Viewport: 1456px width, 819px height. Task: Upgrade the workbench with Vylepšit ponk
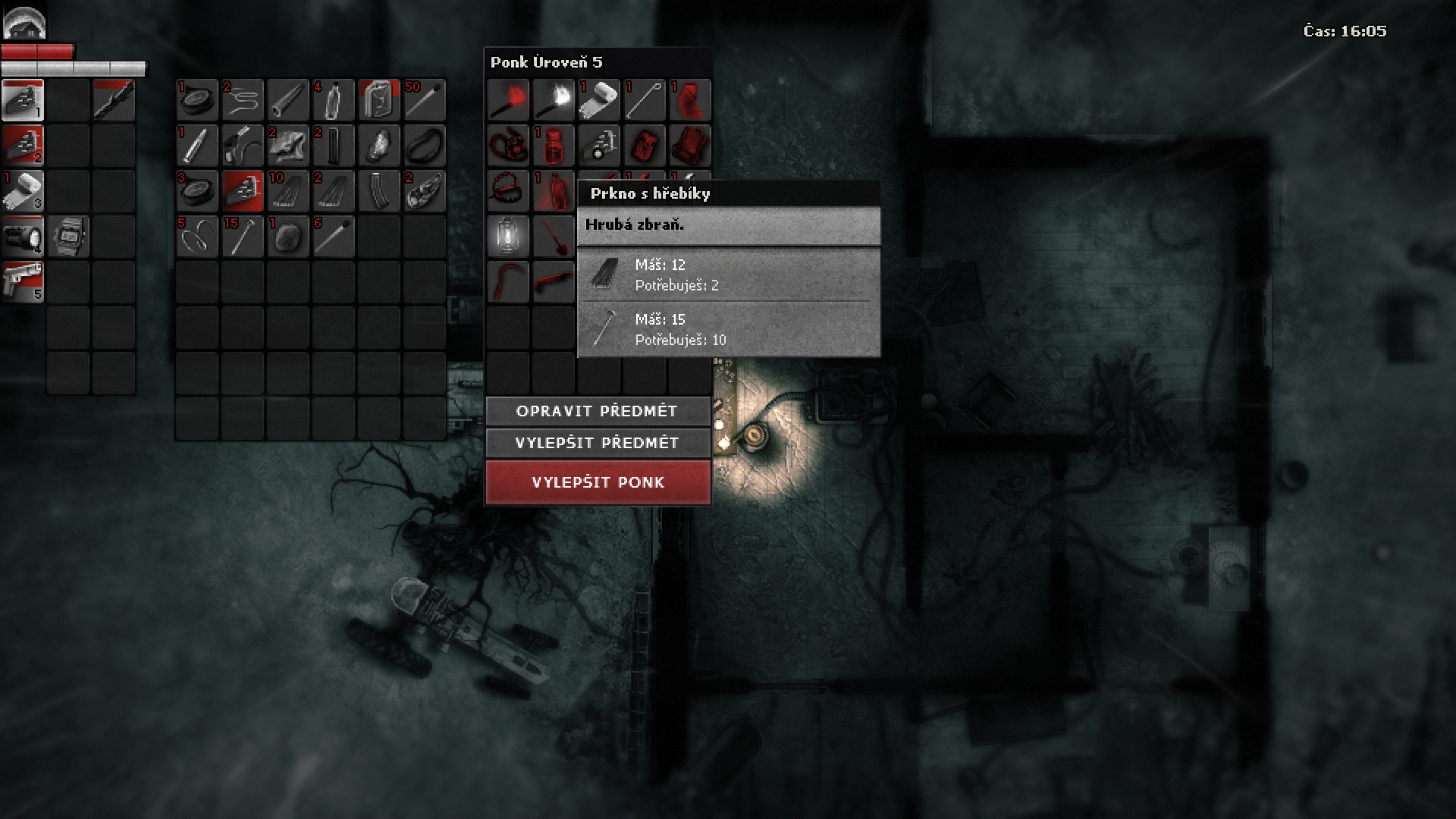pyautogui.click(x=598, y=482)
